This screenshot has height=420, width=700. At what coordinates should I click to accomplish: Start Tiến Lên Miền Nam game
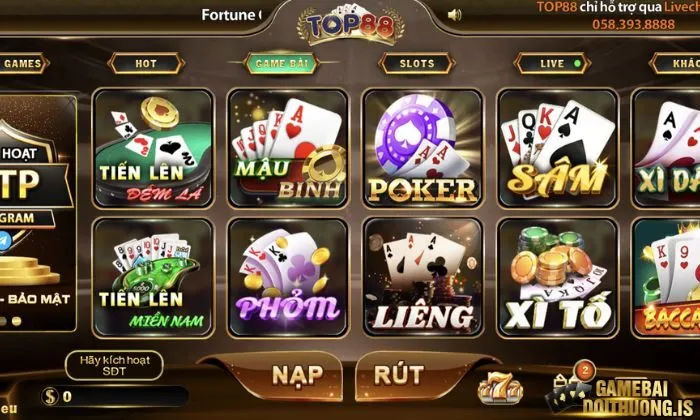pyautogui.click(x=154, y=276)
